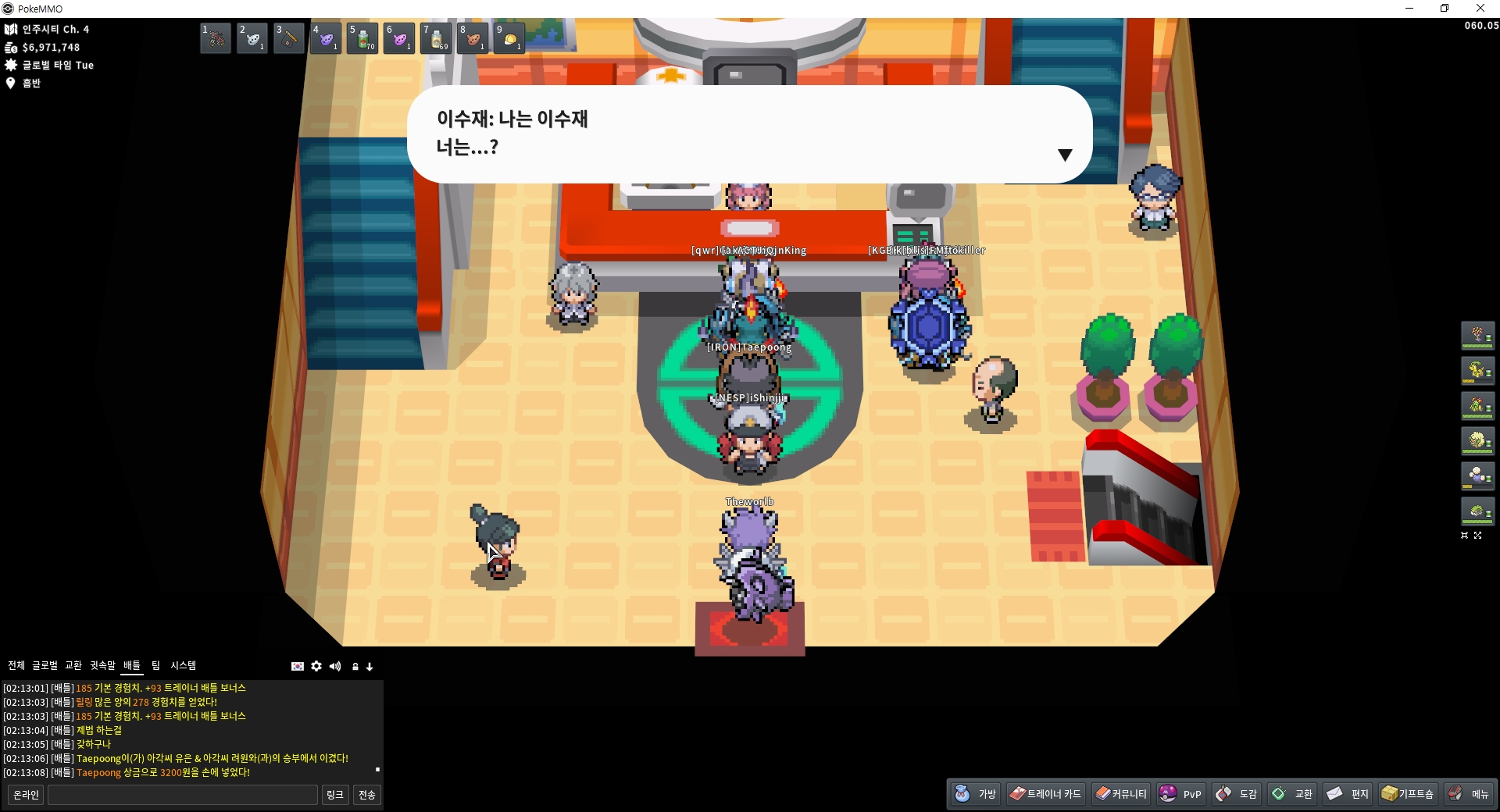Switch chat to the 글로벌 tab

click(x=45, y=665)
